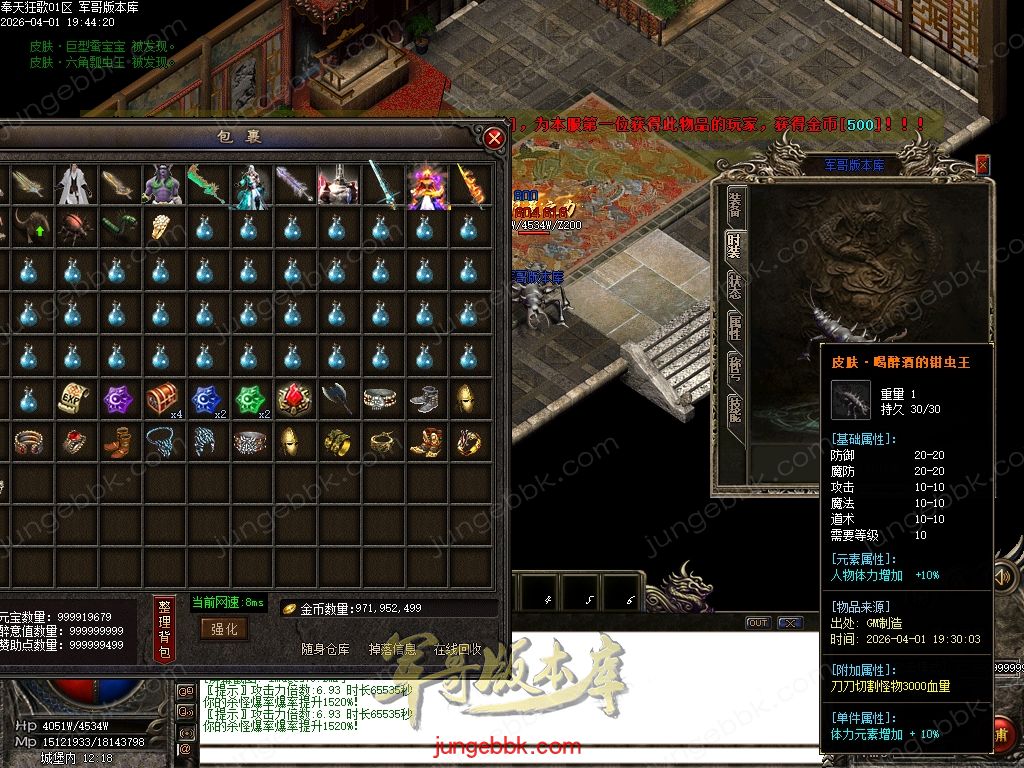This screenshot has height=768, width=1024.
Task: Click the red beetle item slot
Action: (73, 227)
